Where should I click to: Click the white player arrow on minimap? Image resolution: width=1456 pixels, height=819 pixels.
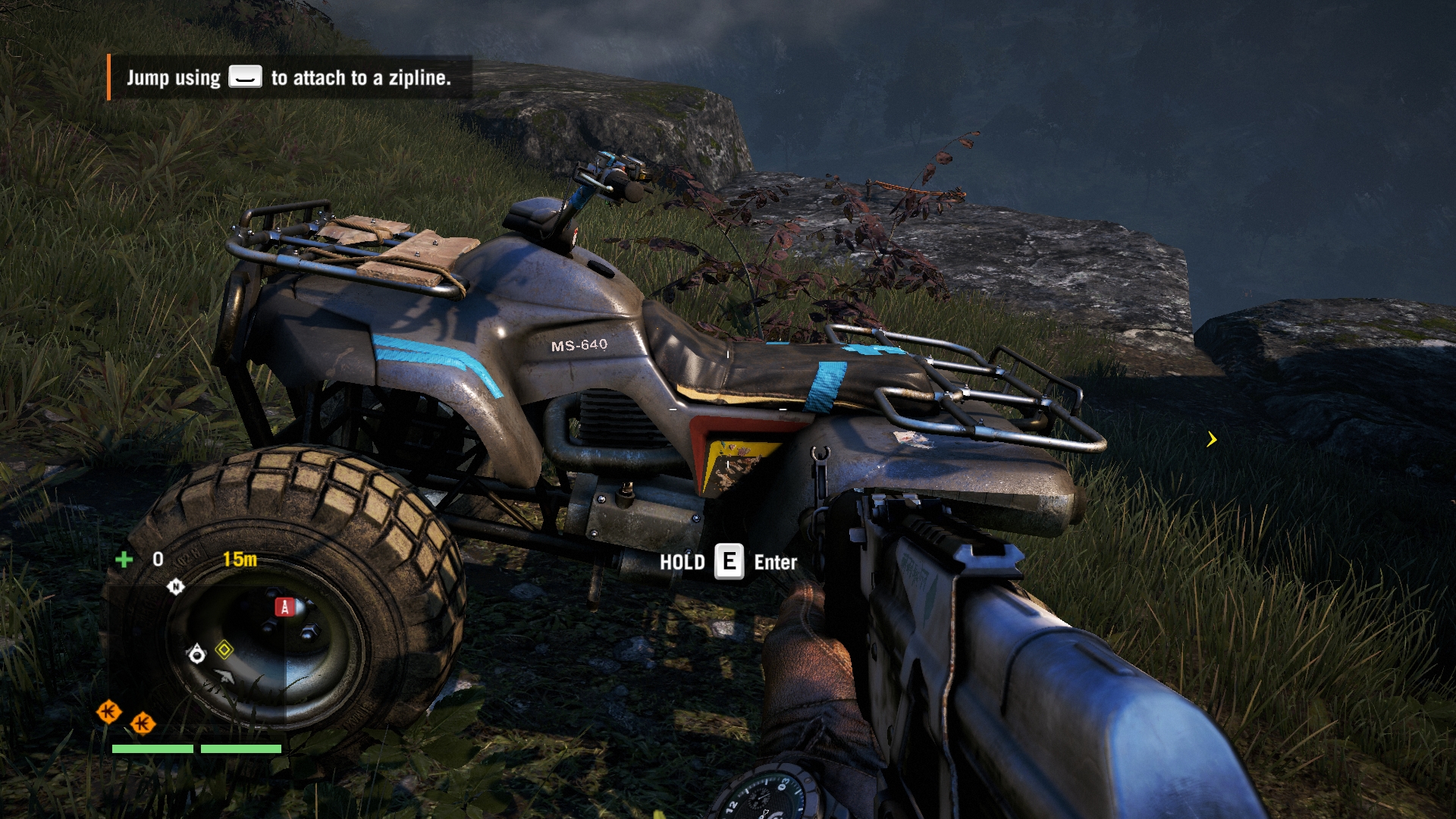[x=224, y=676]
